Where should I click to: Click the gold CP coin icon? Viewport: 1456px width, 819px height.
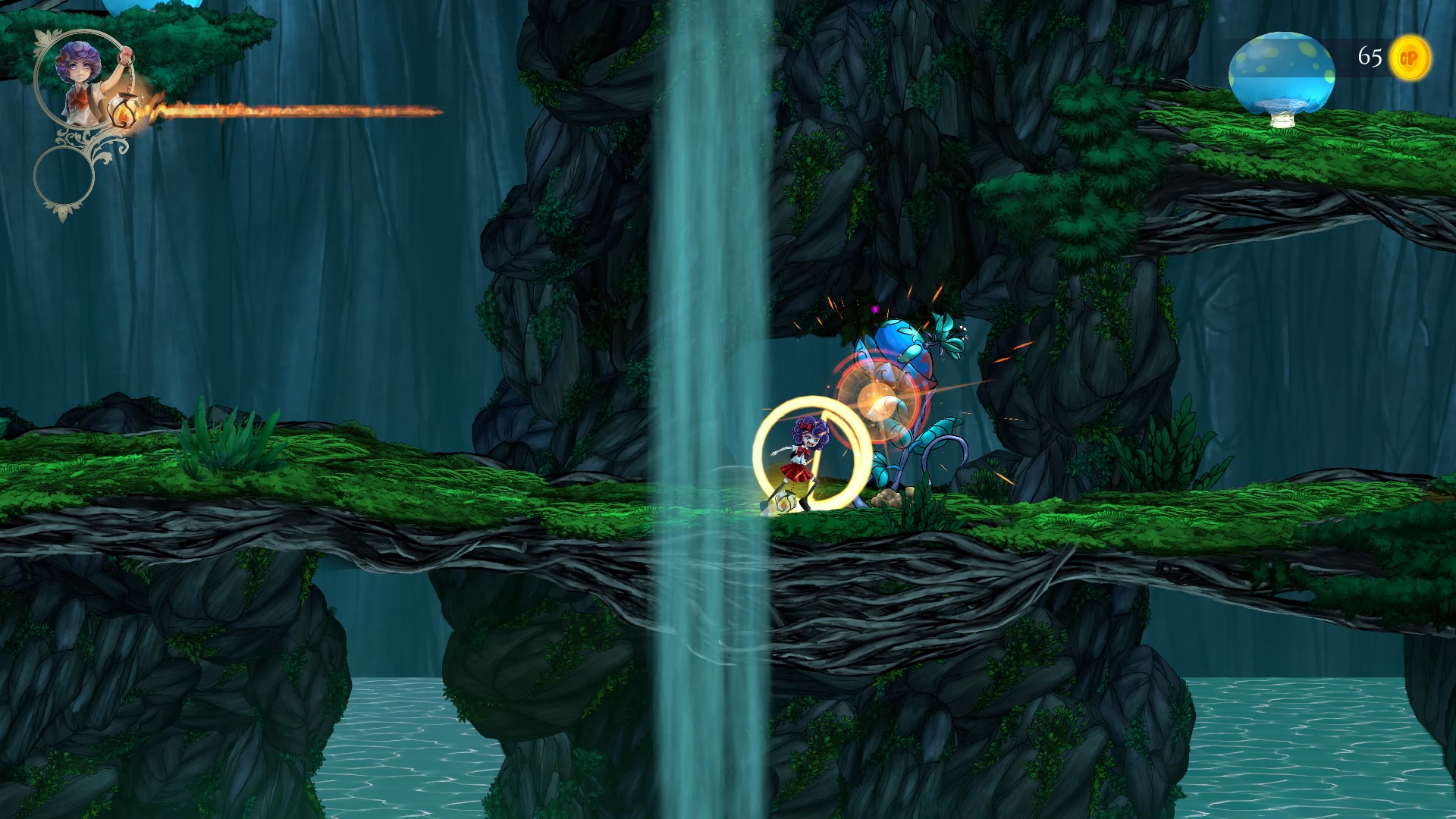point(1410,58)
